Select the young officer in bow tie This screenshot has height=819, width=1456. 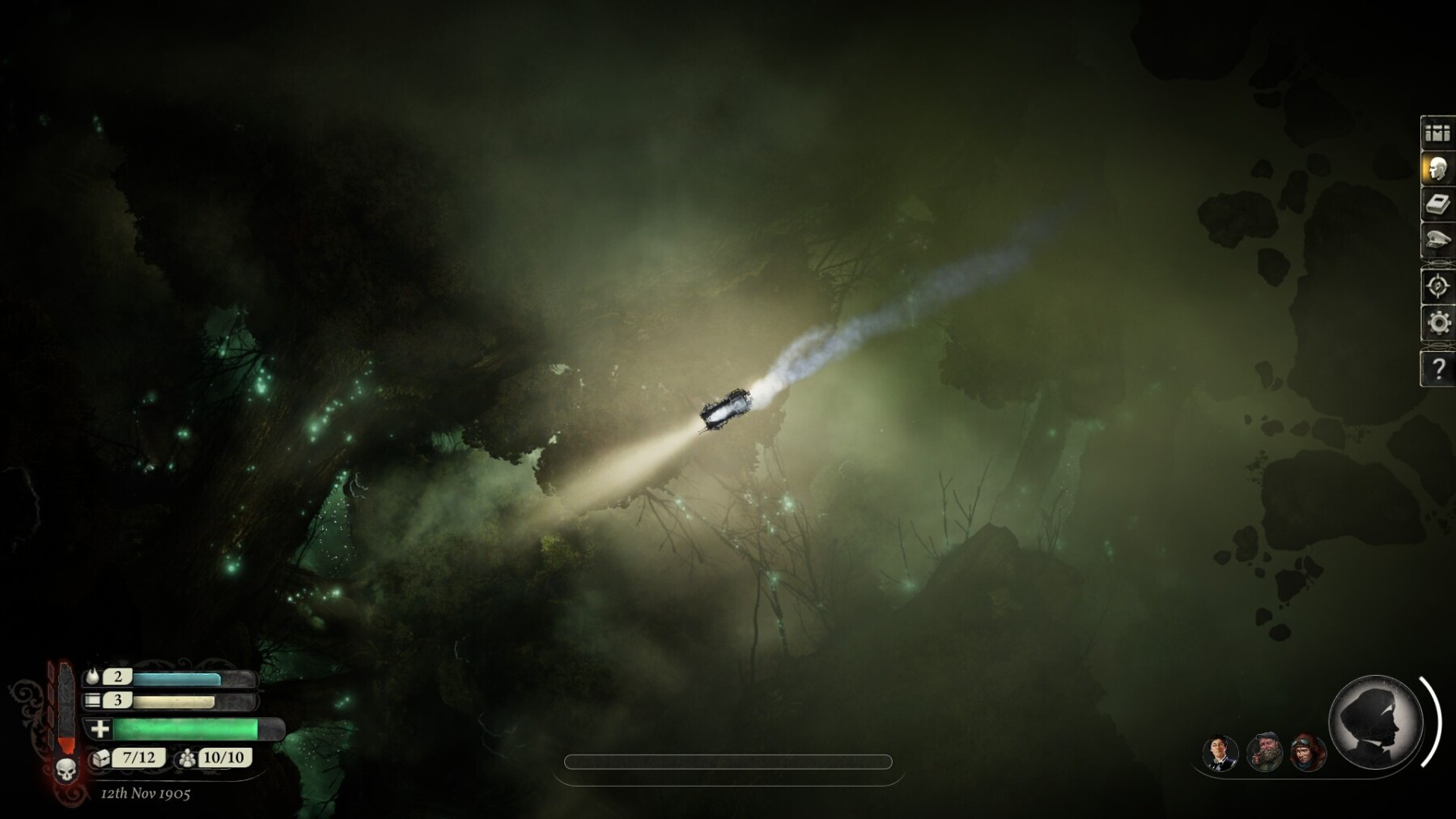(x=1220, y=753)
